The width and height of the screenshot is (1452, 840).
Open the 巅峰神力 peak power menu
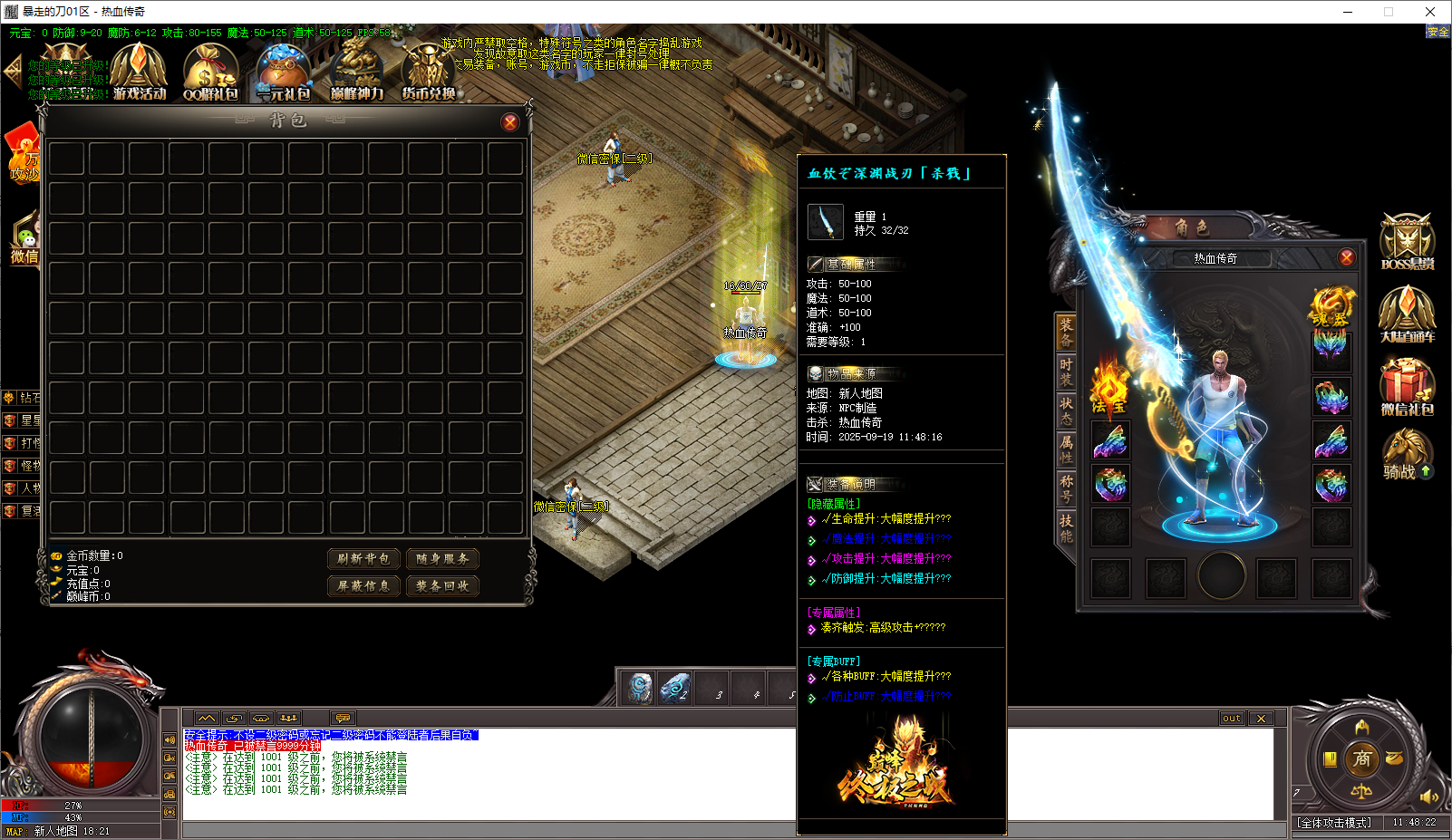(x=356, y=72)
